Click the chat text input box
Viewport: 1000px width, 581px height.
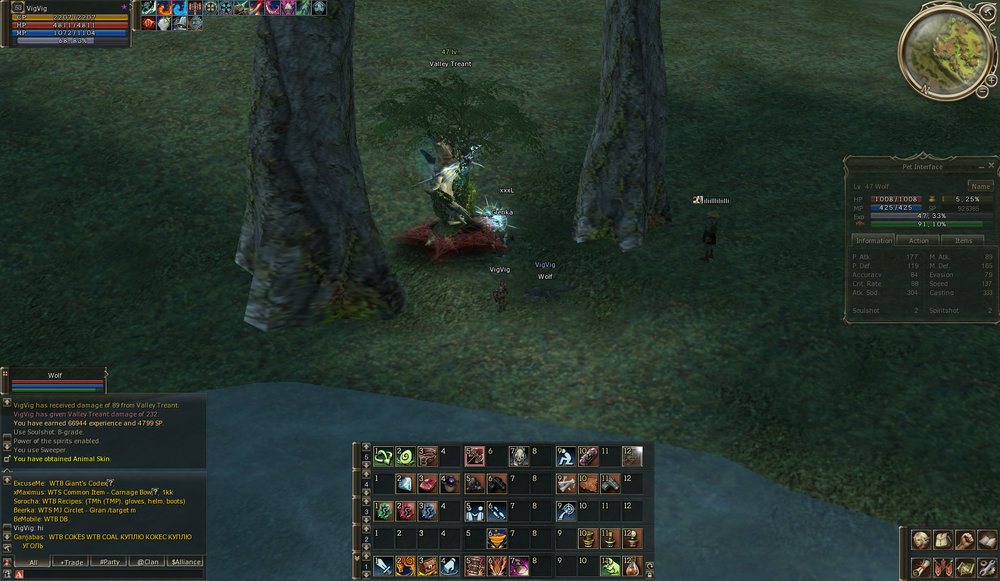tap(110, 574)
